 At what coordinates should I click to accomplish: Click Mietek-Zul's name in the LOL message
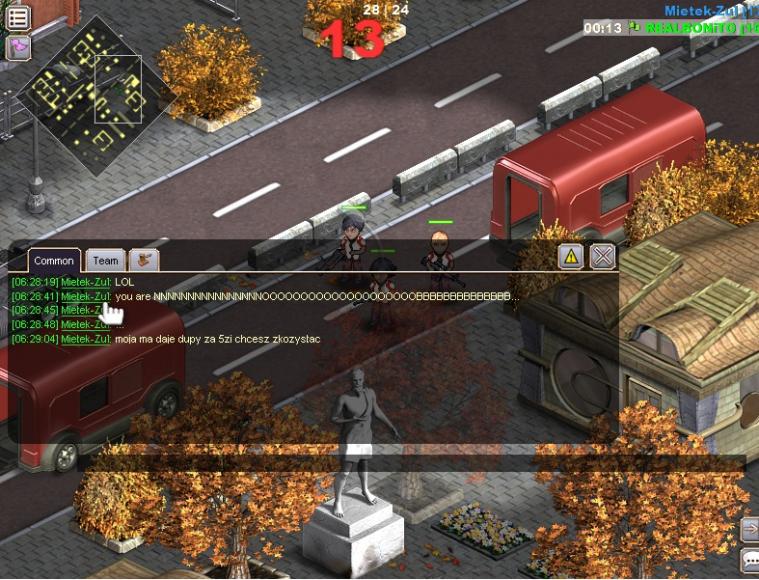[85, 282]
